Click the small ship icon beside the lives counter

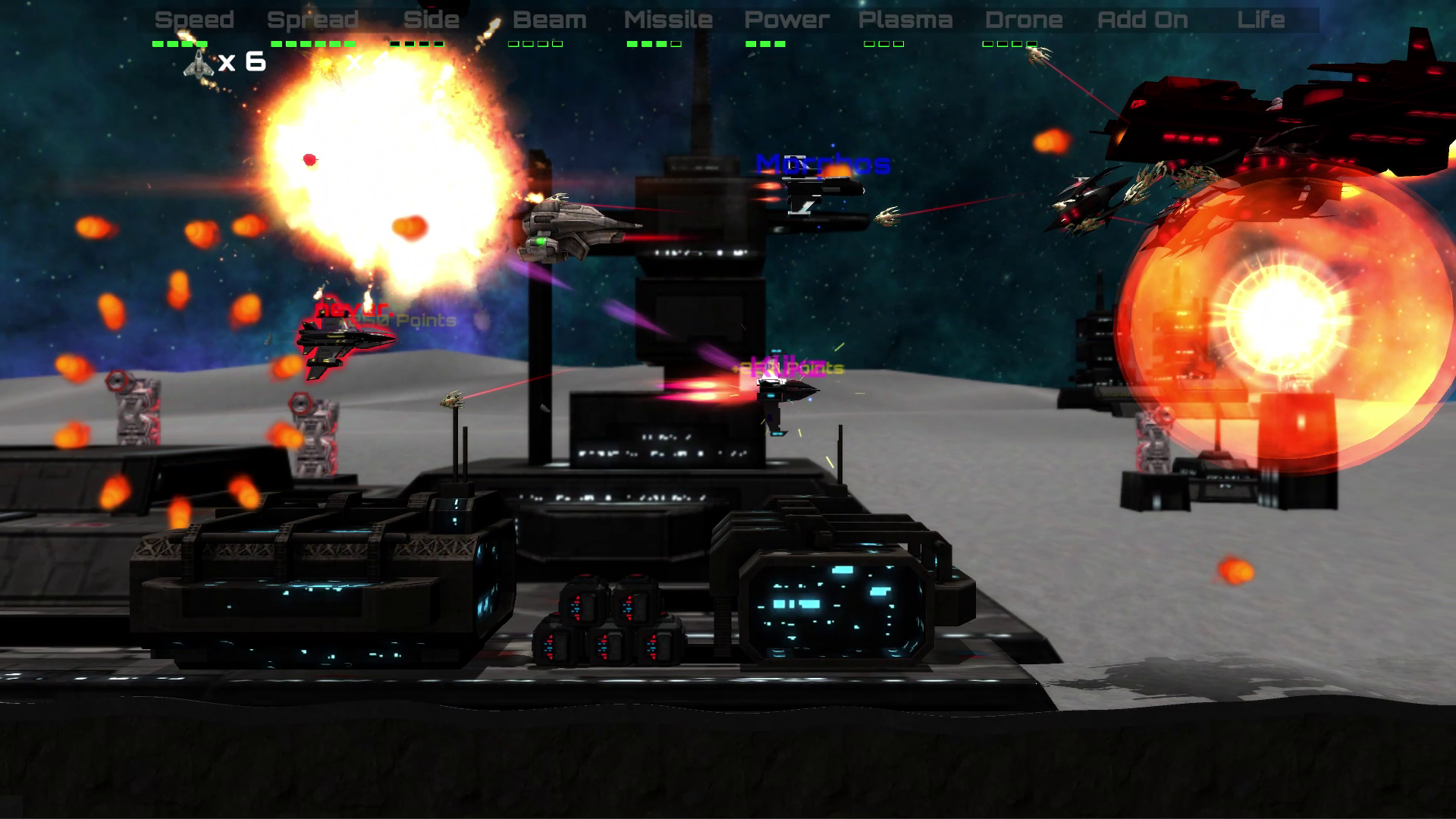coord(197,64)
